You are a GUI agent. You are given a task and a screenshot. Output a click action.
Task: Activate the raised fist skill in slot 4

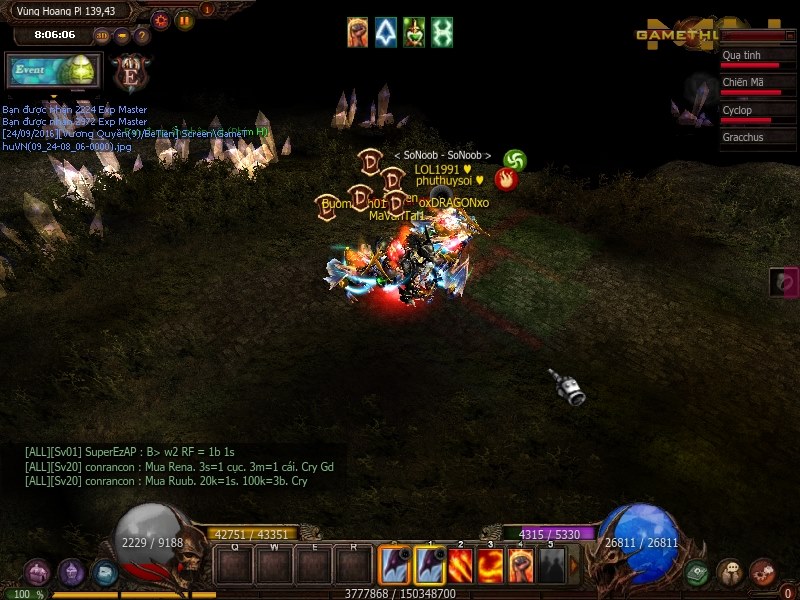click(520, 566)
